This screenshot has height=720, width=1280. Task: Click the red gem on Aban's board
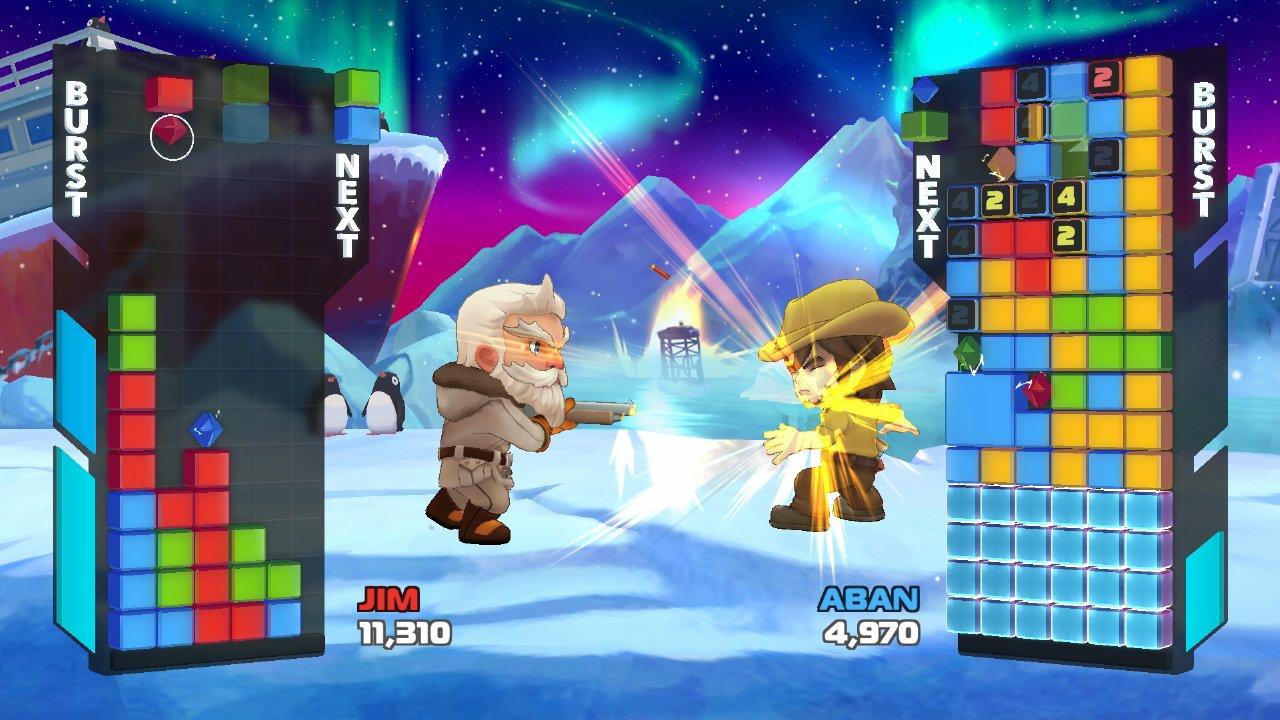[x=1037, y=389]
